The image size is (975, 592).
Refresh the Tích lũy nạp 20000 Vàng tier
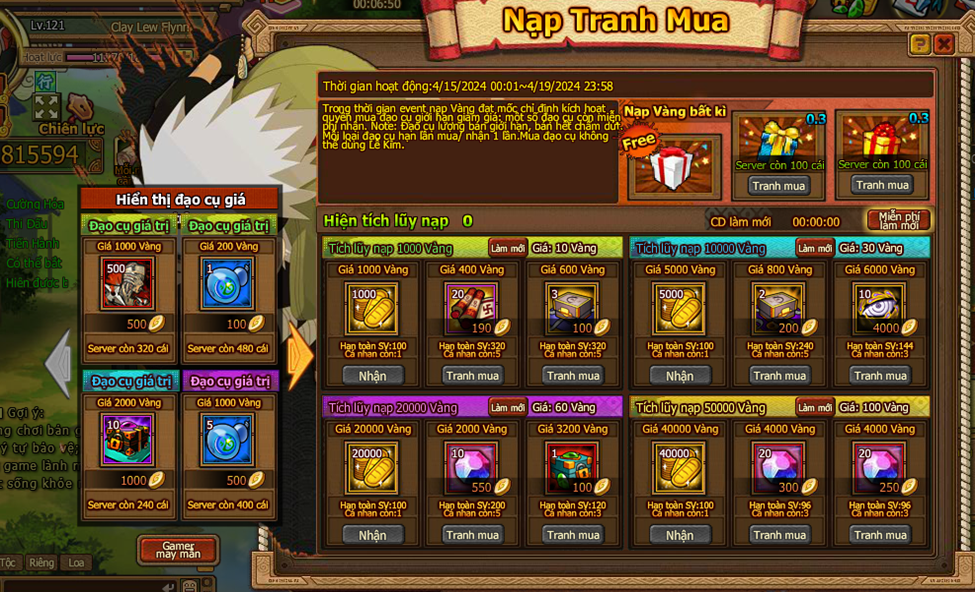(507, 407)
